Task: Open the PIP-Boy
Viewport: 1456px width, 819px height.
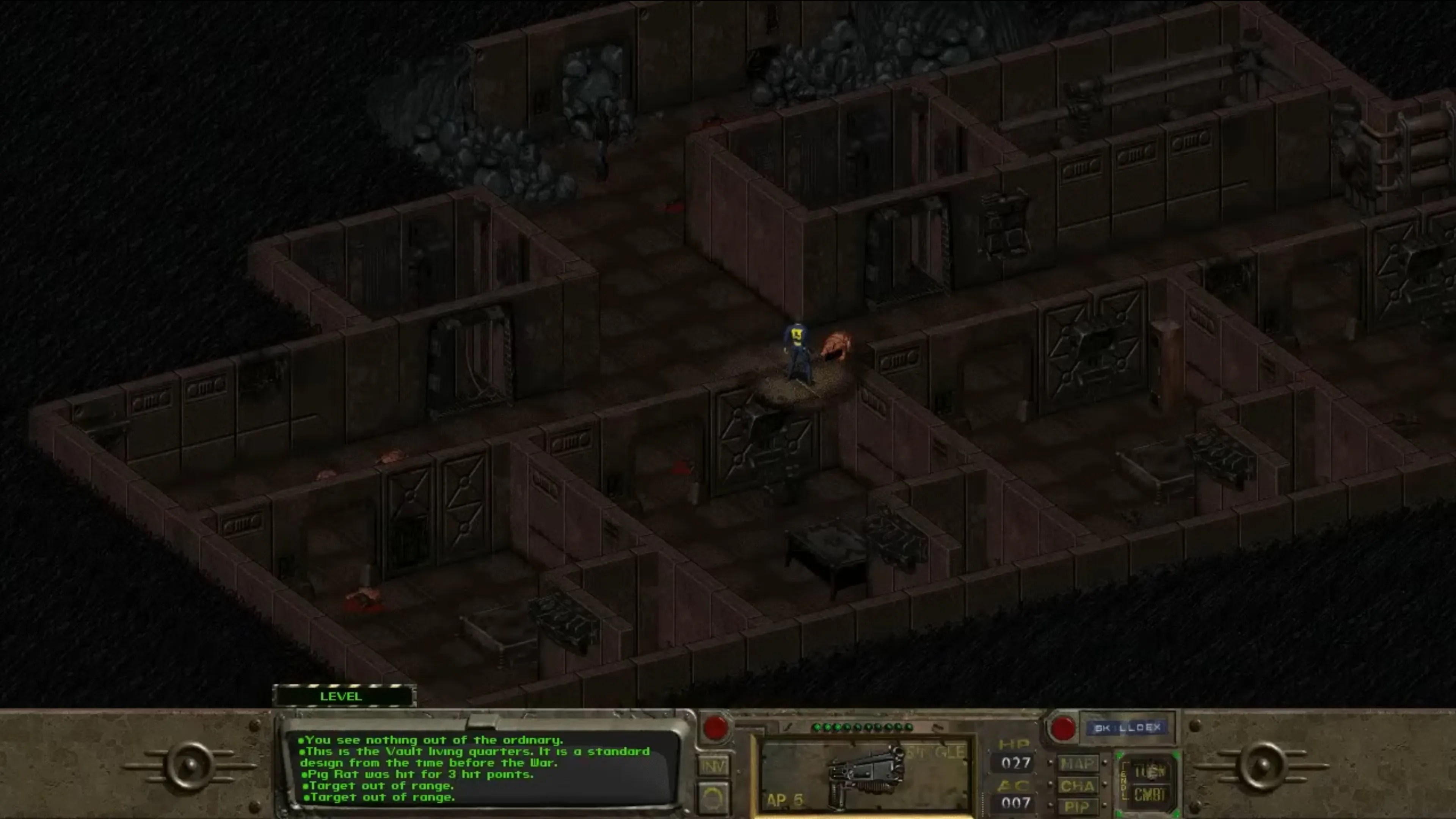Action: click(x=1078, y=805)
